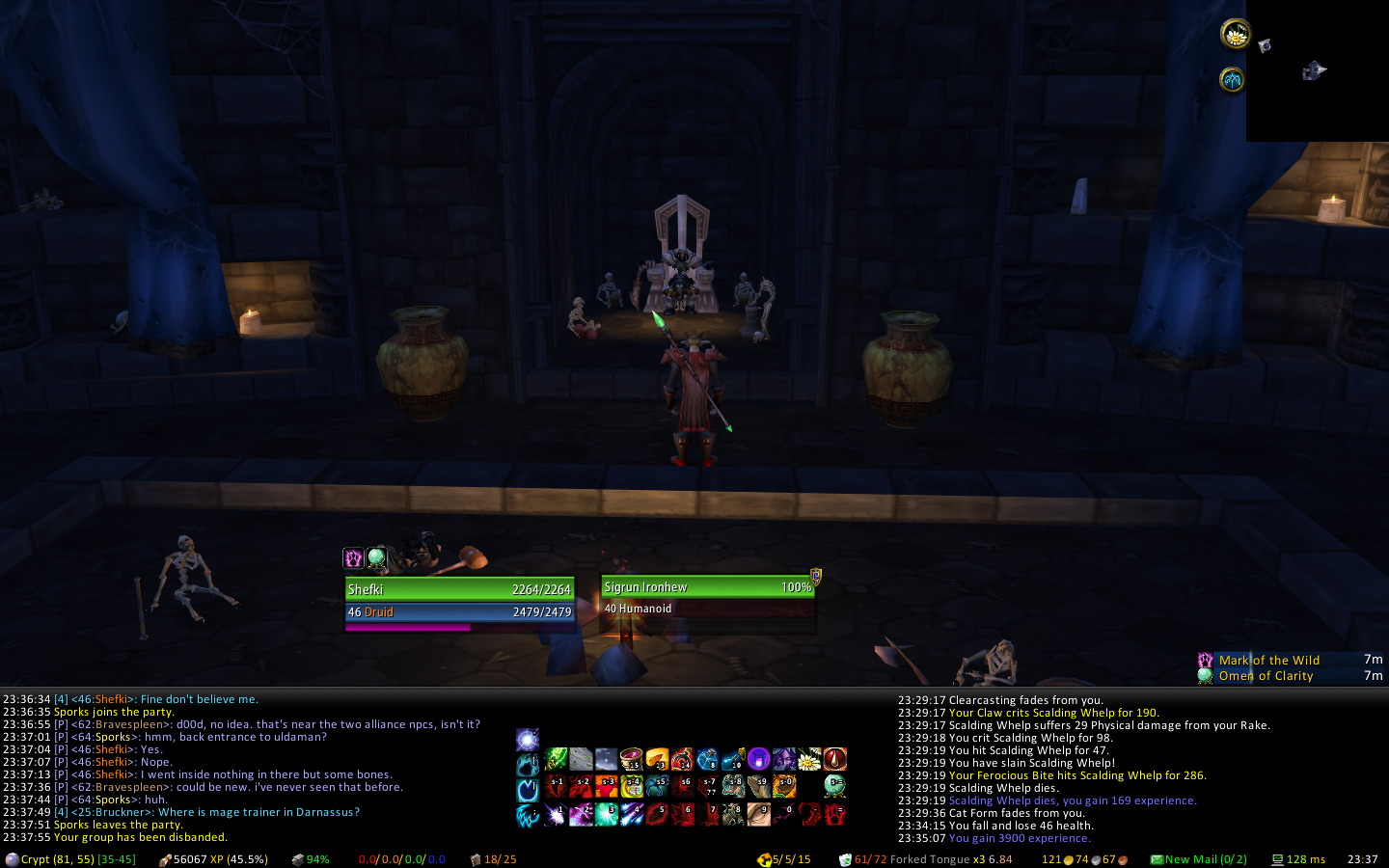Click the daisy herb tracking minimap button

pyautogui.click(x=1235, y=35)
